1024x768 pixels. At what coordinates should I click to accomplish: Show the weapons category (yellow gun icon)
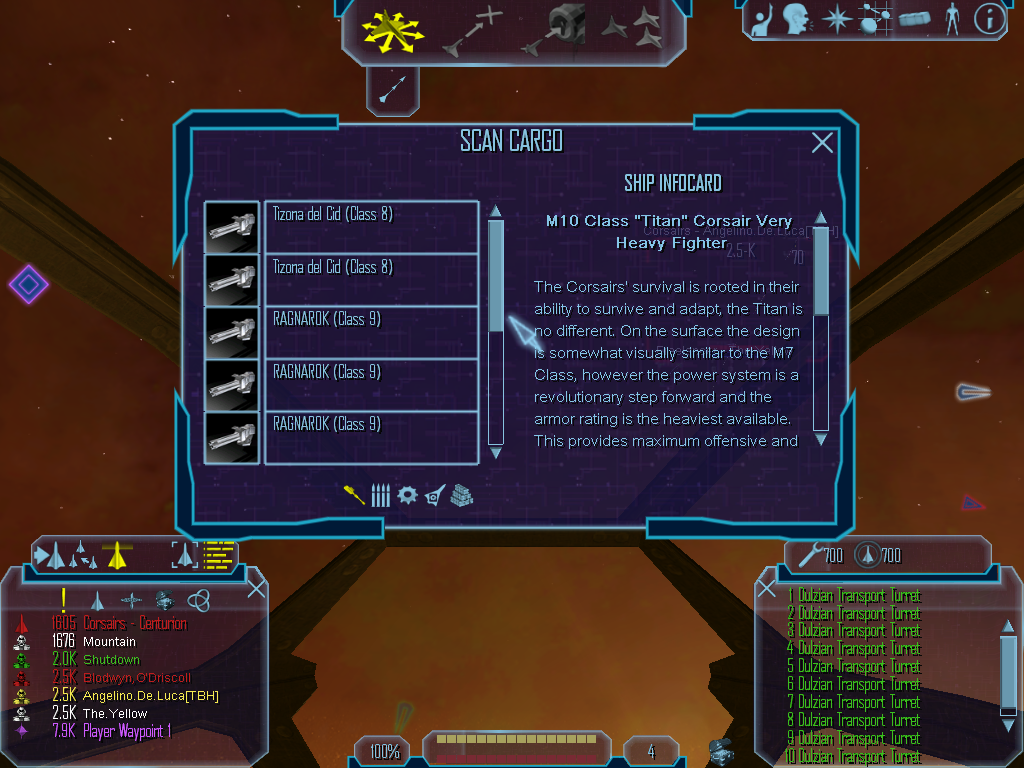tap(354, 495)
